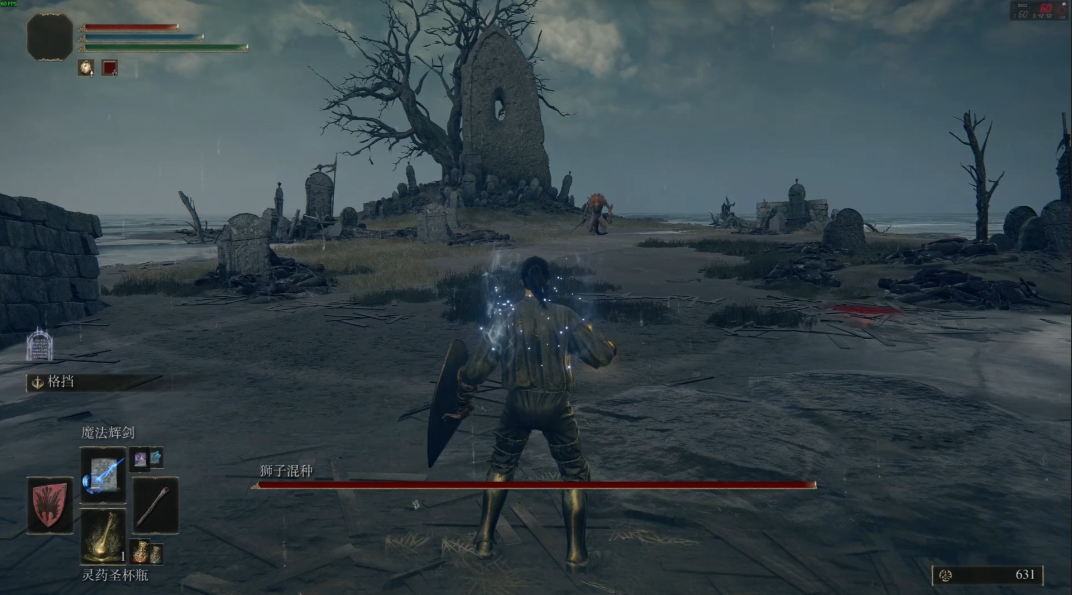Select the red crest shield slot
This screenshot has width=1072, height=595.
[49, 505]
